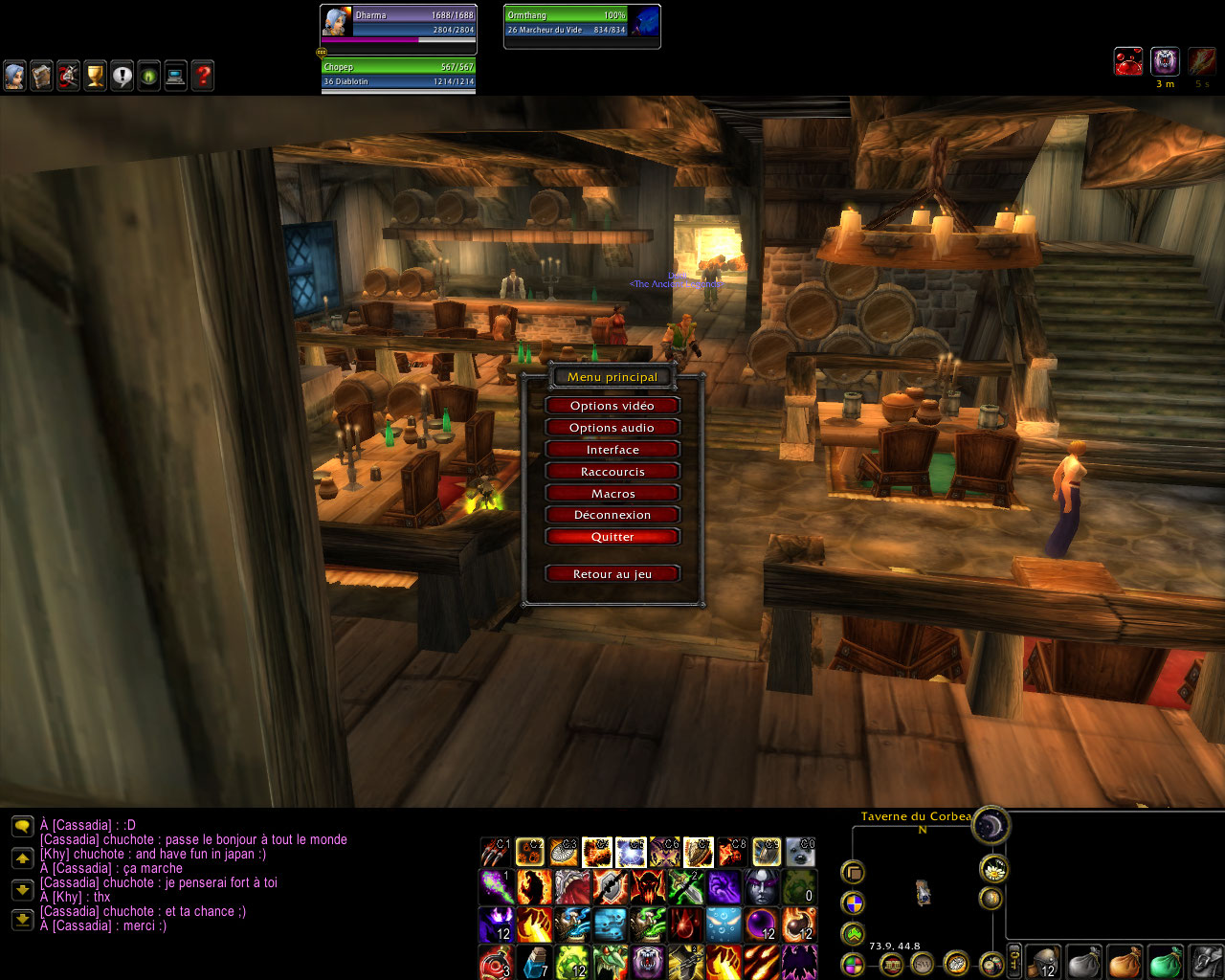Return to the game with Retour au jeu
This screenshot has height=980, width=1225.
[612, 574]
